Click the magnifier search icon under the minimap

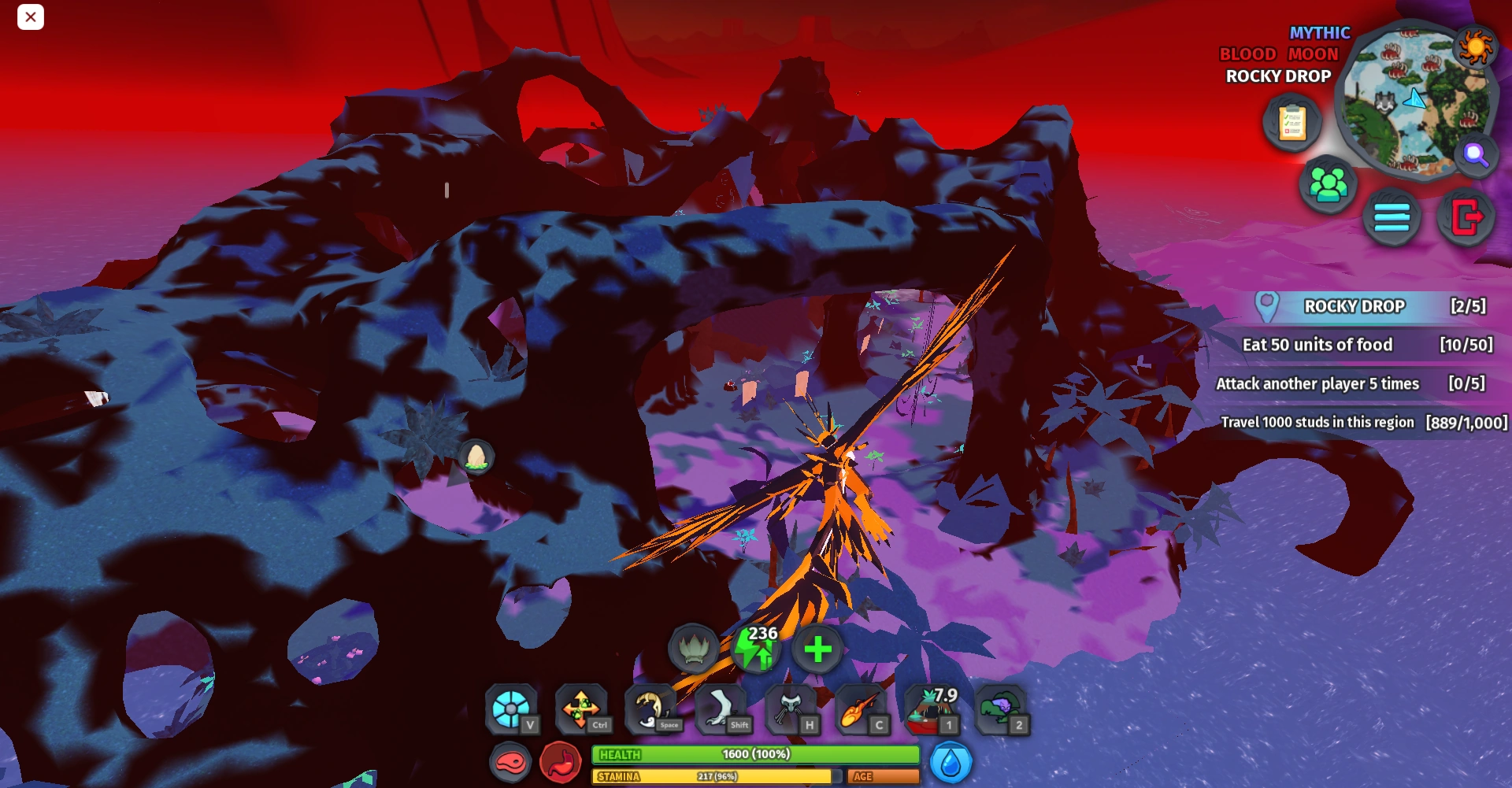click(x=1478, y=156)
